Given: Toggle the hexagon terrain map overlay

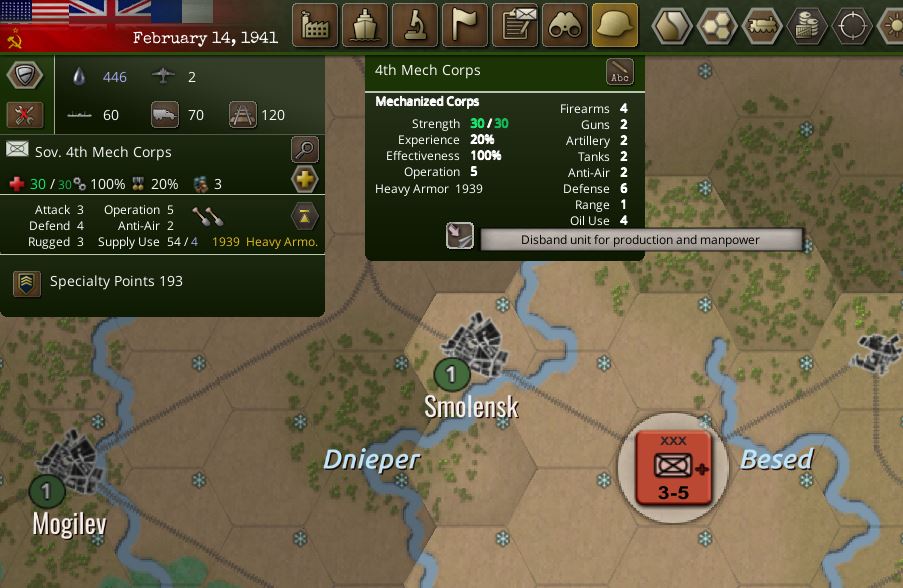Looking at the screenshot, I should (672, 25).
